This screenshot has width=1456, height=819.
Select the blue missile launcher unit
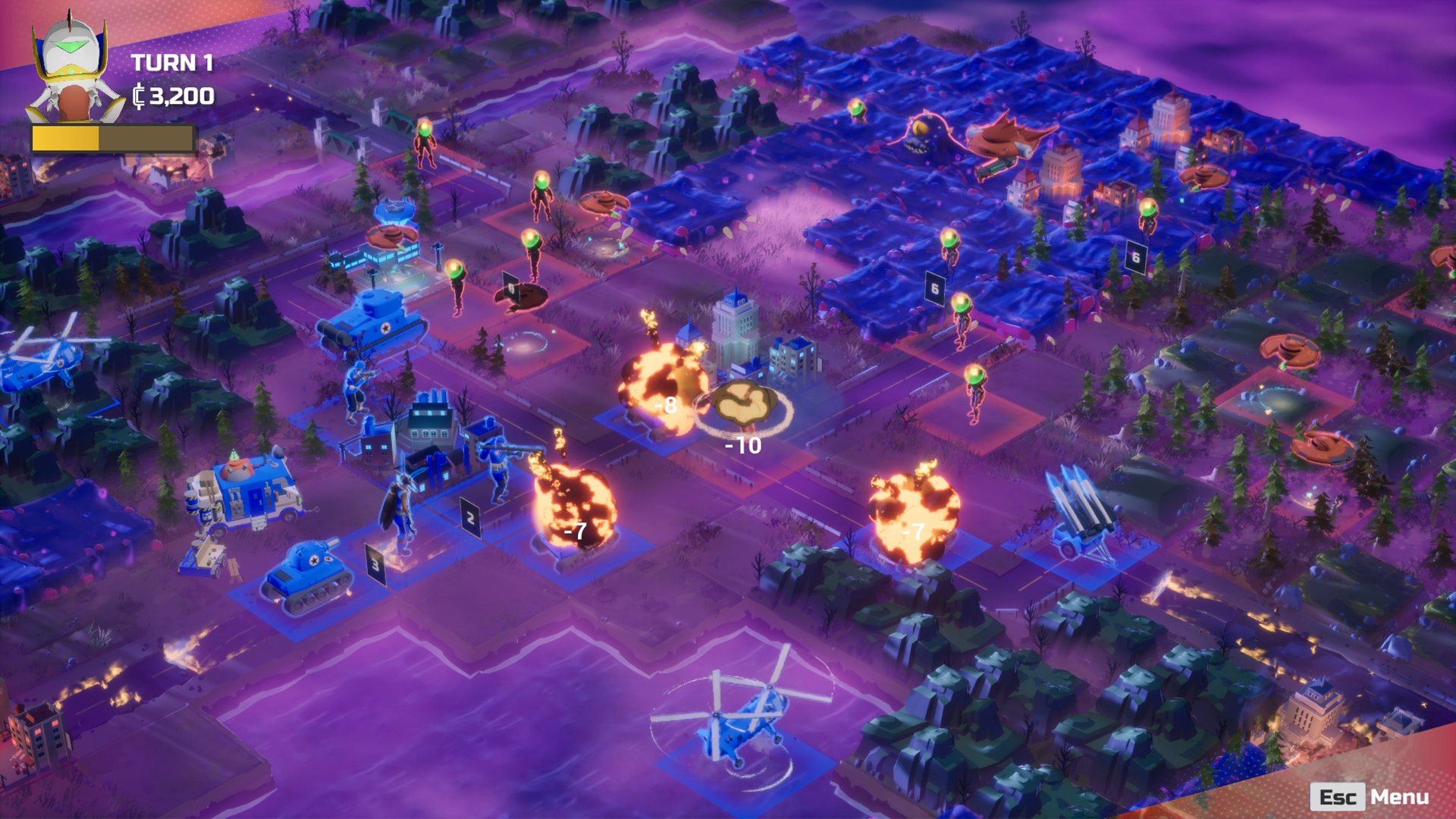(1082, 512)
